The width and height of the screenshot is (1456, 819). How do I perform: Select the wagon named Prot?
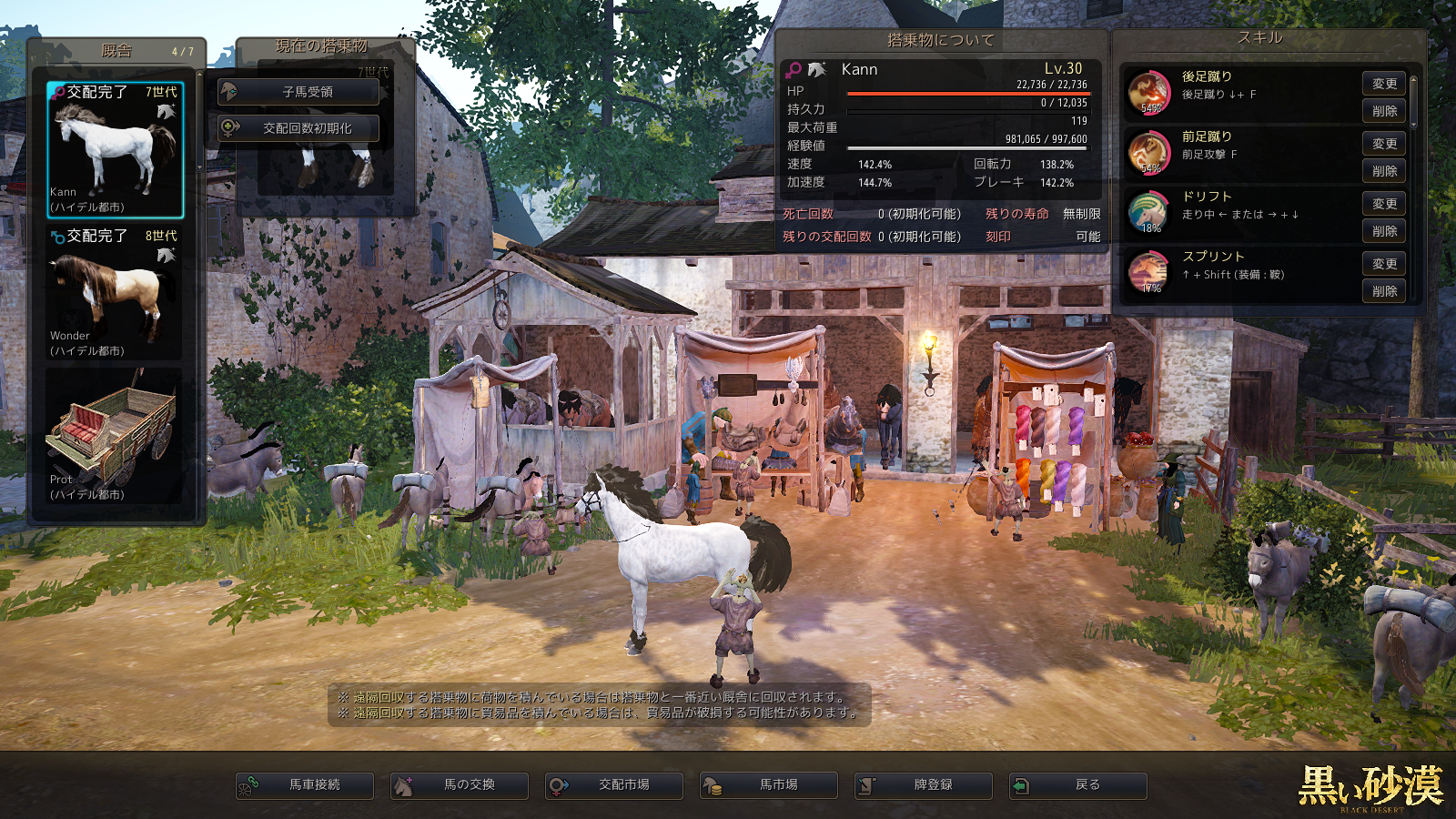click(x=115, y=437)
